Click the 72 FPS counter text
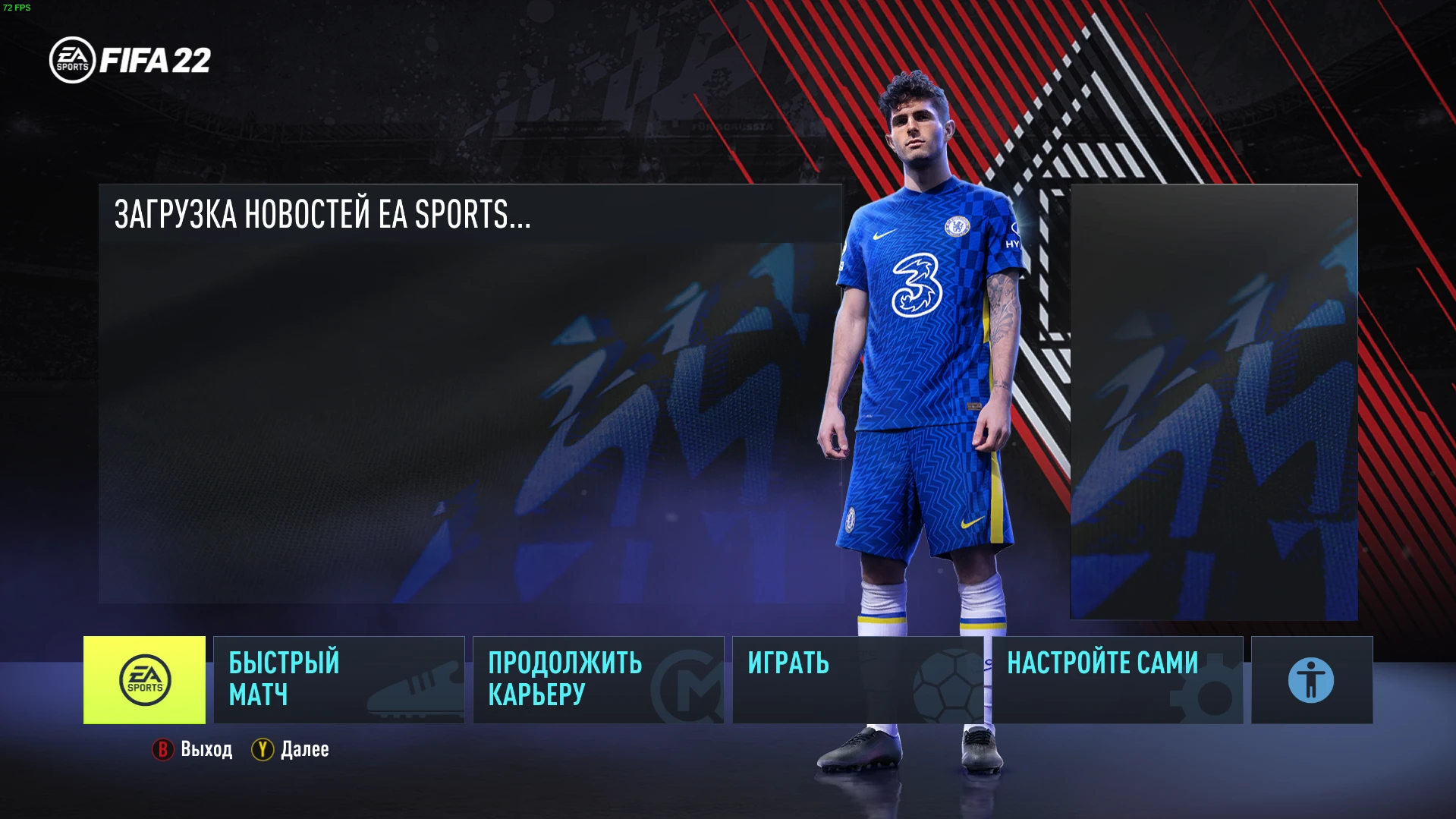This screenshot has width=1456, height=819. click(x=17, y=8)
